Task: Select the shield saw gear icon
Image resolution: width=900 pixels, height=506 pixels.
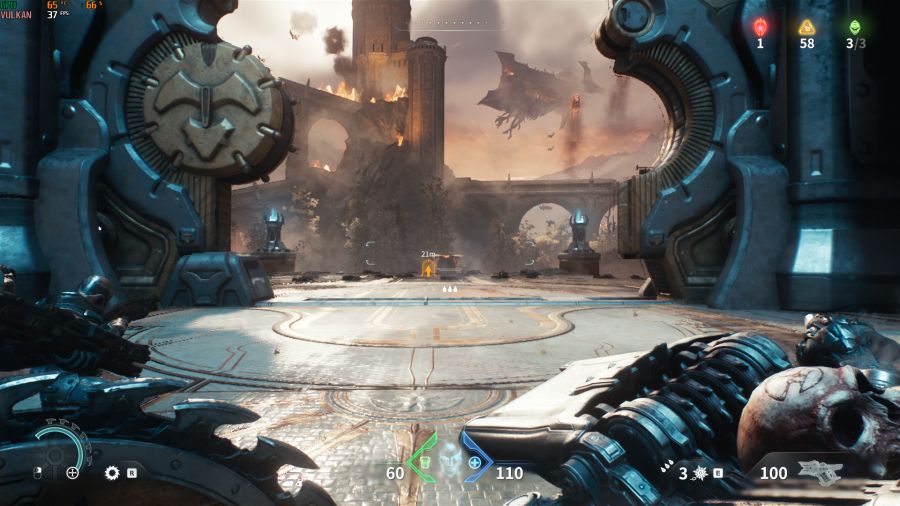Action: tap(112, 473)
